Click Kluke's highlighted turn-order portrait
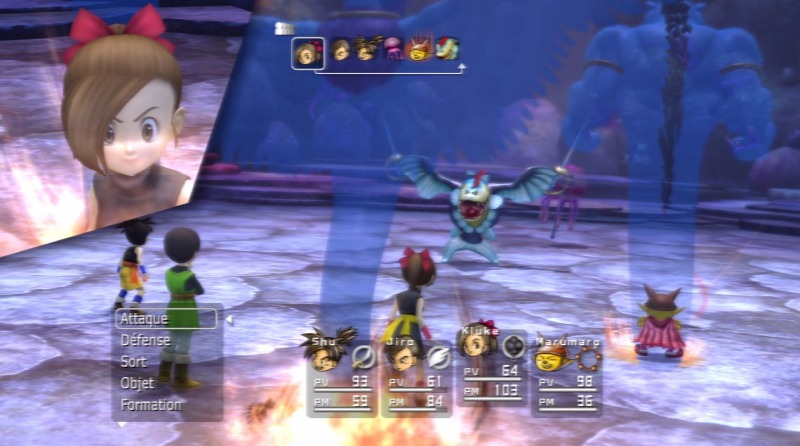 tap(307, 52)
